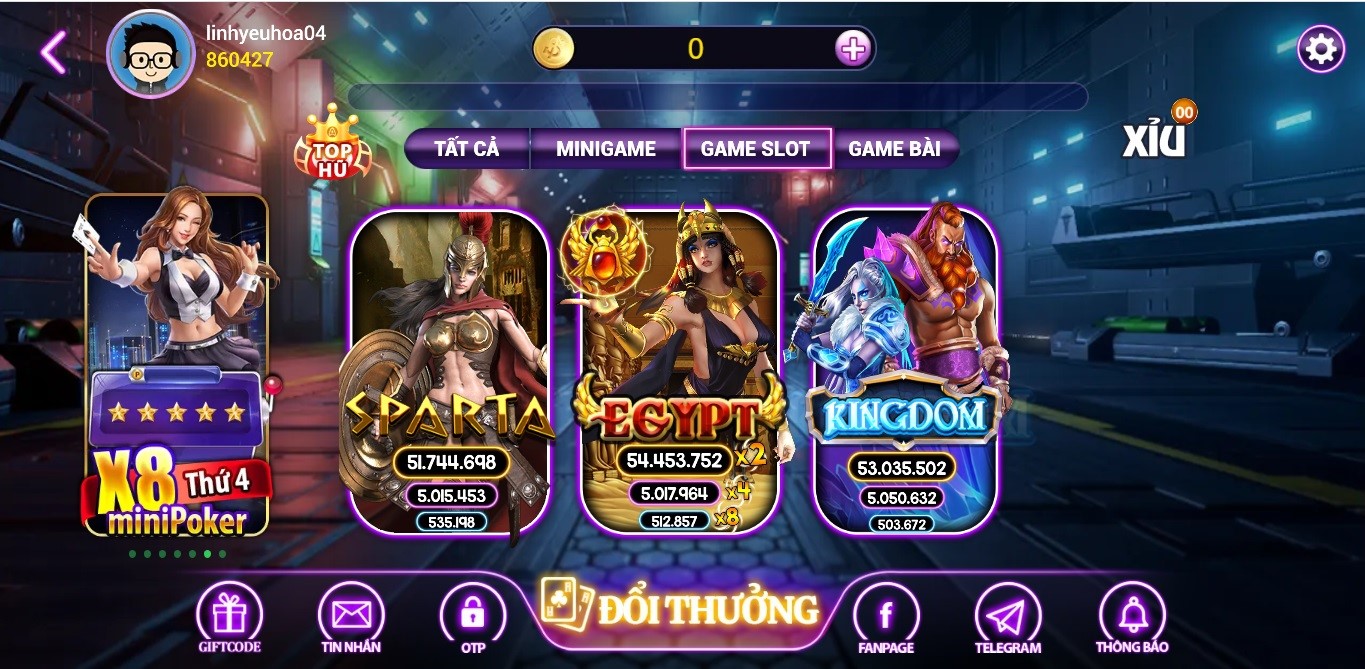The image size is (1365, 669).
Task: Open the Đổi Thưởng reward exchange
Action: (682, 608)
